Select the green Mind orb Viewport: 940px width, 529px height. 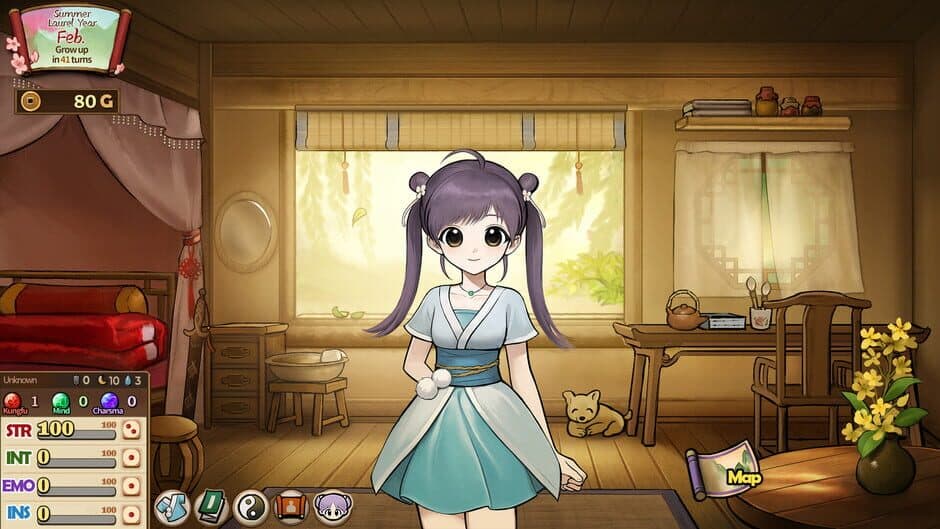[x=60, y=401]
